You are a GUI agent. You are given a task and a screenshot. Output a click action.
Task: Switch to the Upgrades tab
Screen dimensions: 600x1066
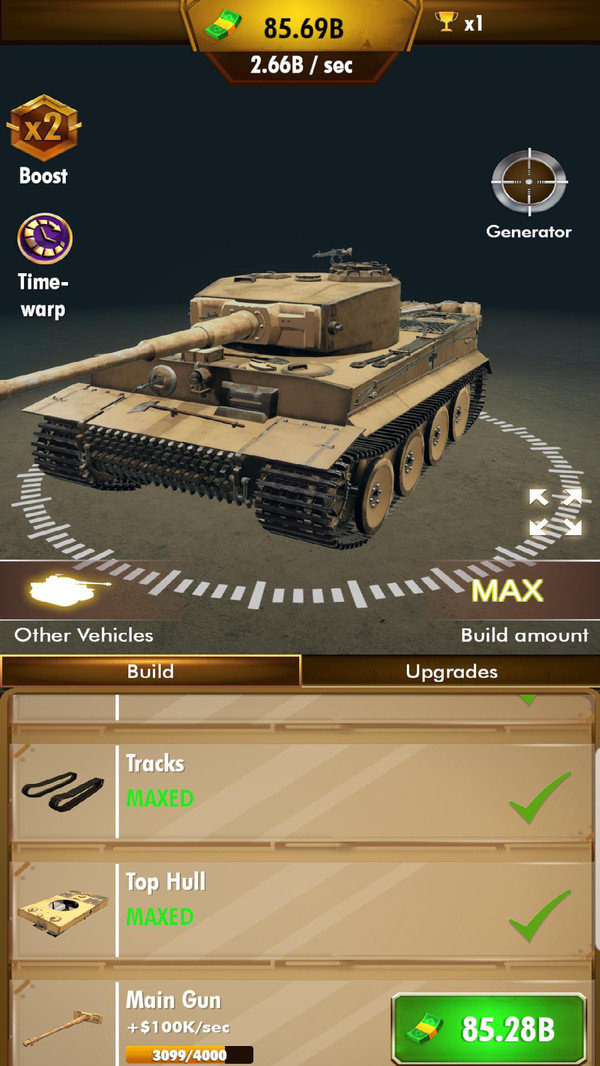click(451, 671)
